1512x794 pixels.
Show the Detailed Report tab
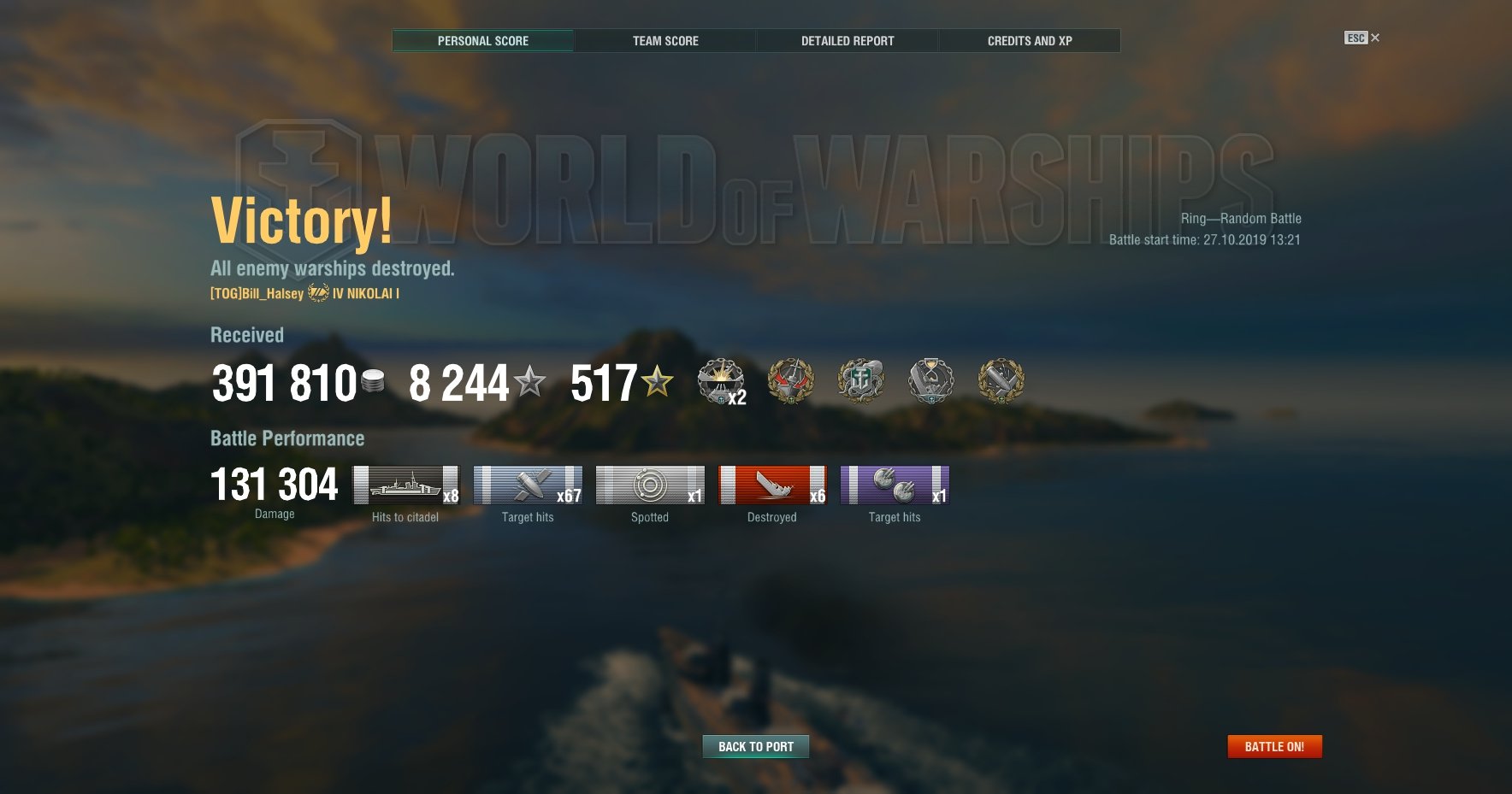(x=848, y=41)
